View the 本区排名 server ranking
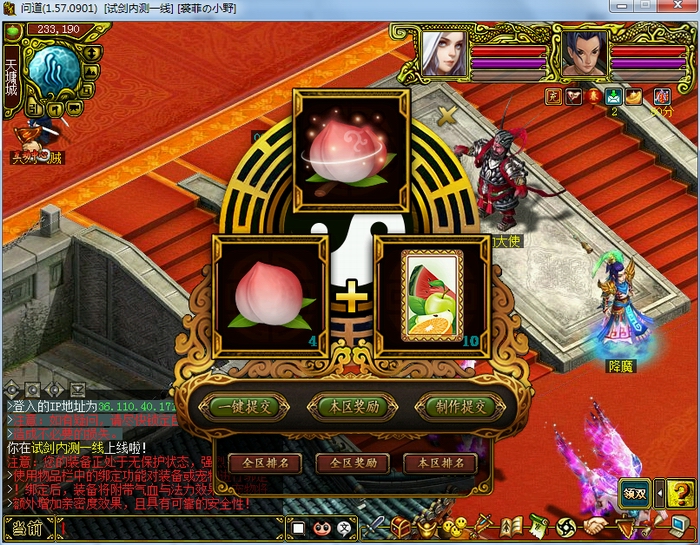 [x=440, y=463]
